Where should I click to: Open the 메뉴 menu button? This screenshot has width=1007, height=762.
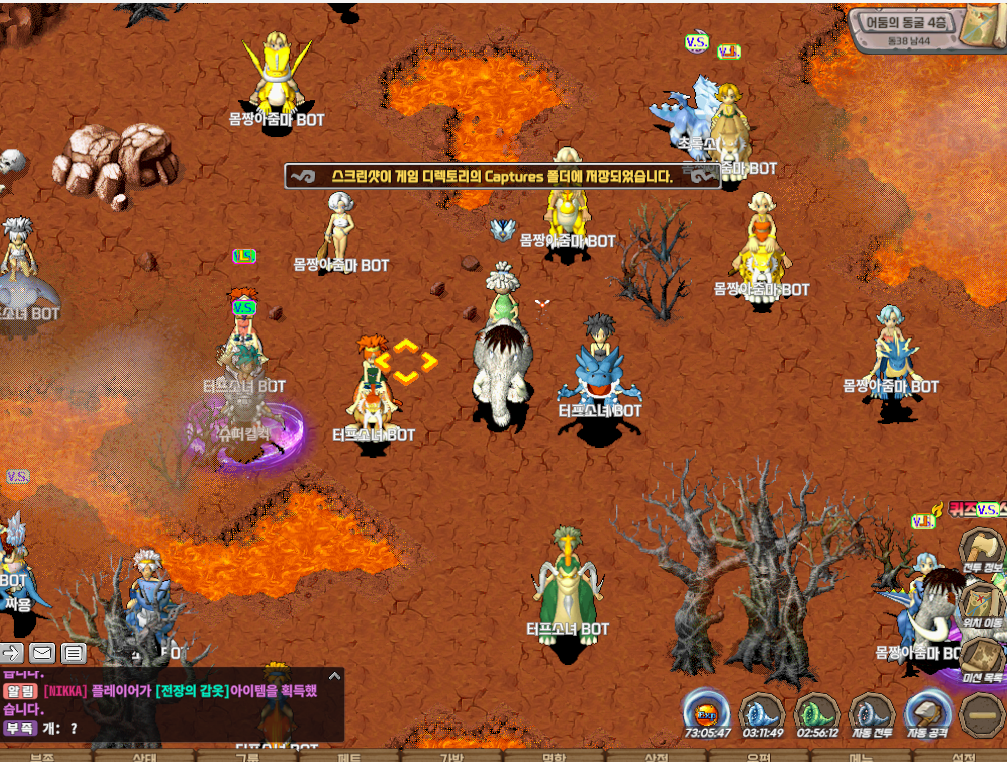tap(861, 756)
